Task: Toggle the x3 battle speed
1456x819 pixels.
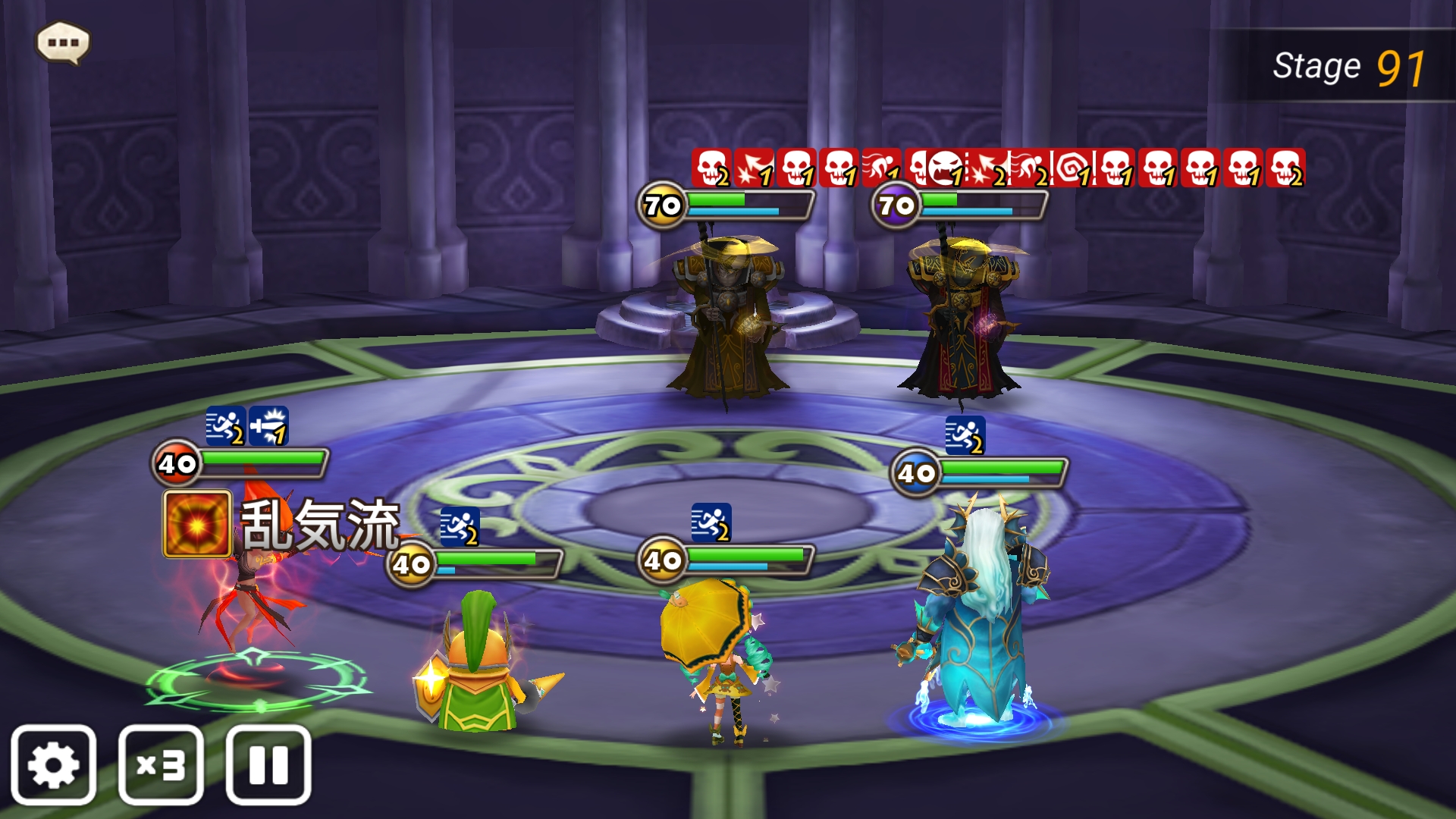Action: (161, 764)
